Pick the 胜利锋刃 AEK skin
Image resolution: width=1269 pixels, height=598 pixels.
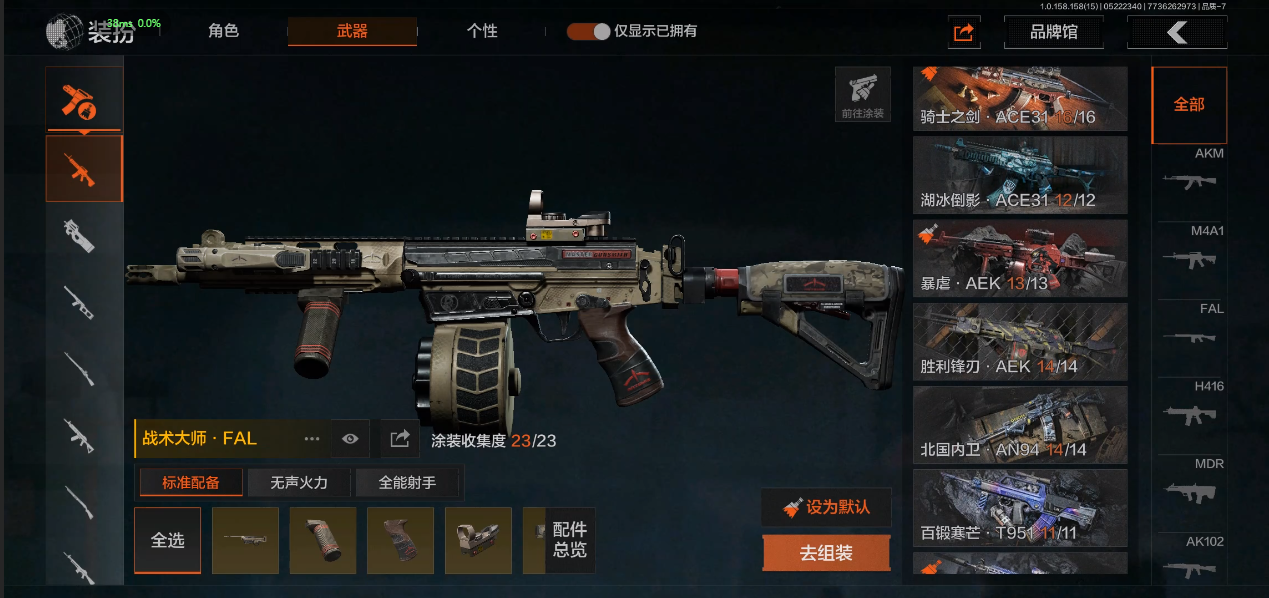(1020, 341)
